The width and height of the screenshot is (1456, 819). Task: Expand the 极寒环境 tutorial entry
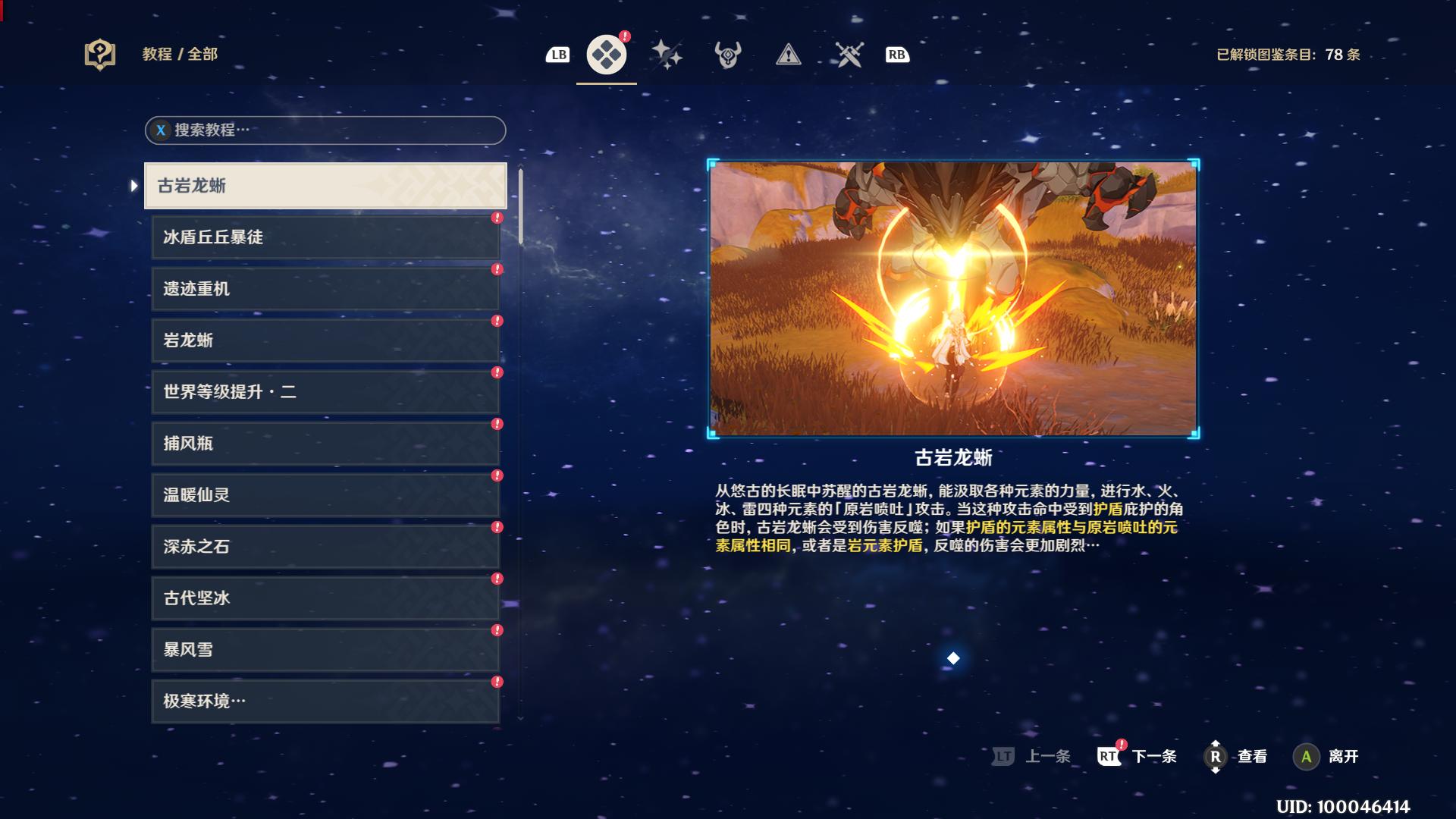(325, 701)
